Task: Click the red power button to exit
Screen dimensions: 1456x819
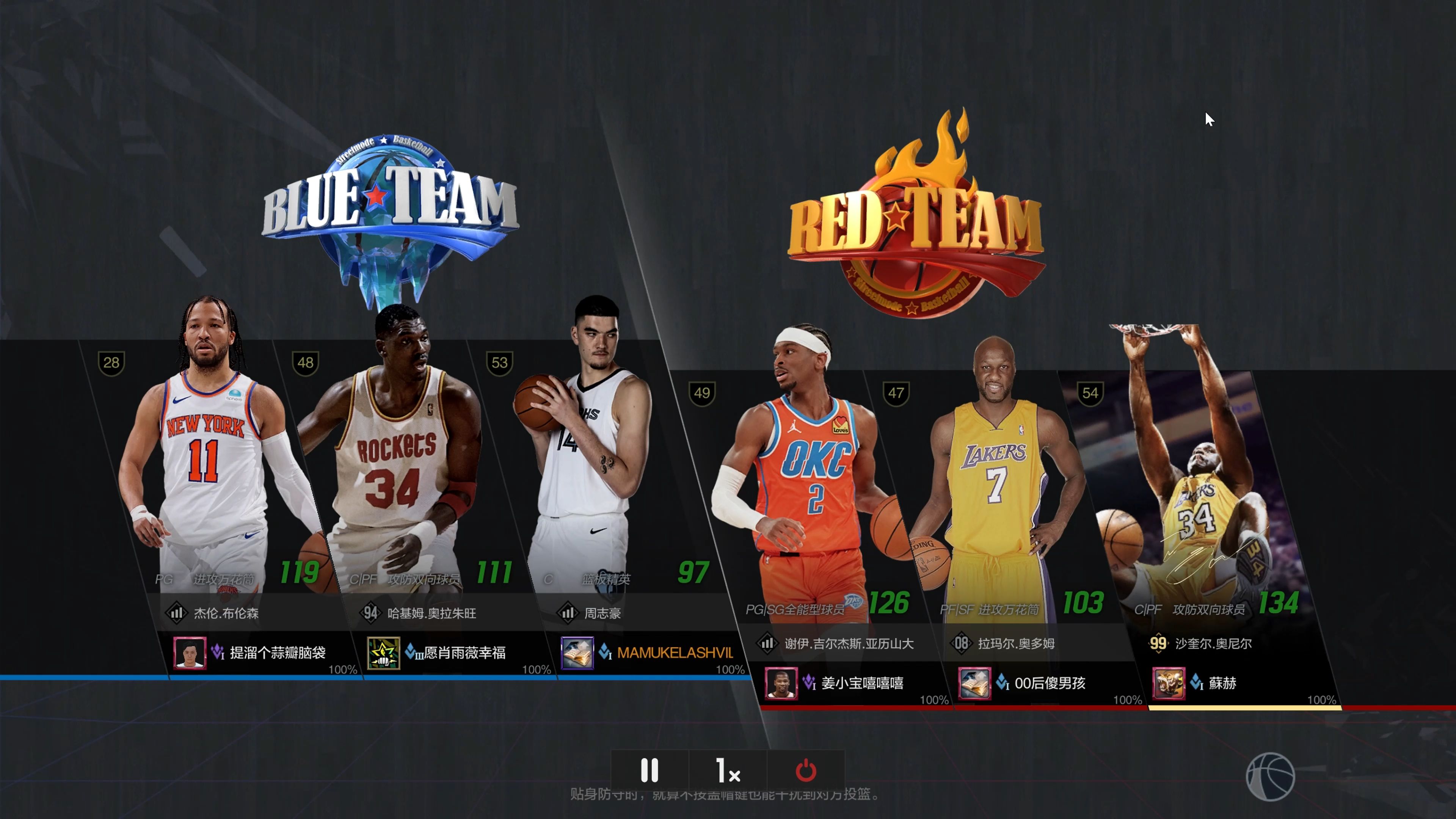Action: pos(805,770)
